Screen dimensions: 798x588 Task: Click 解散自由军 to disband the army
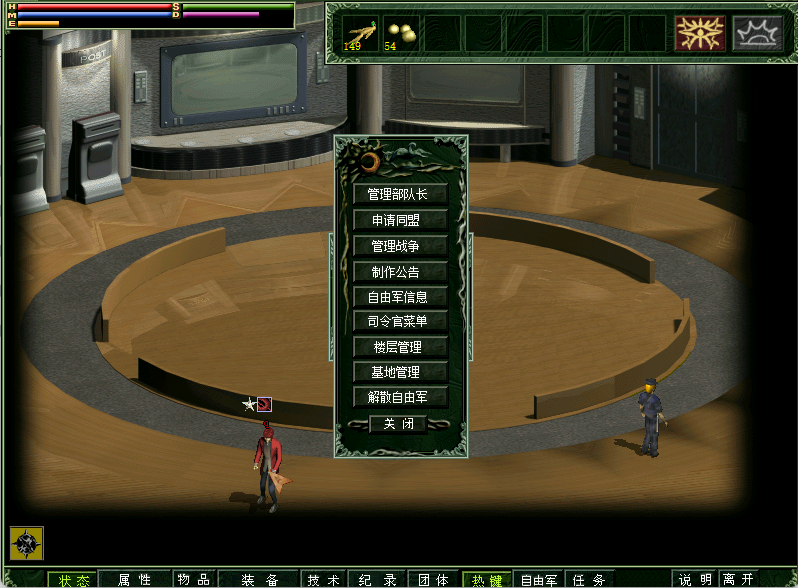[399, 397]
